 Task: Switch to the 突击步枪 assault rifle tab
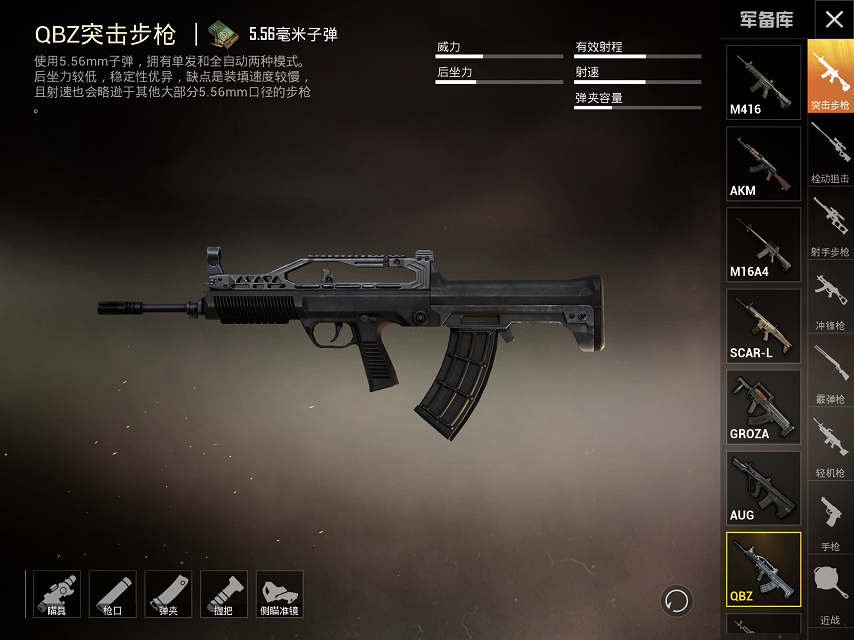coord(830,77)
